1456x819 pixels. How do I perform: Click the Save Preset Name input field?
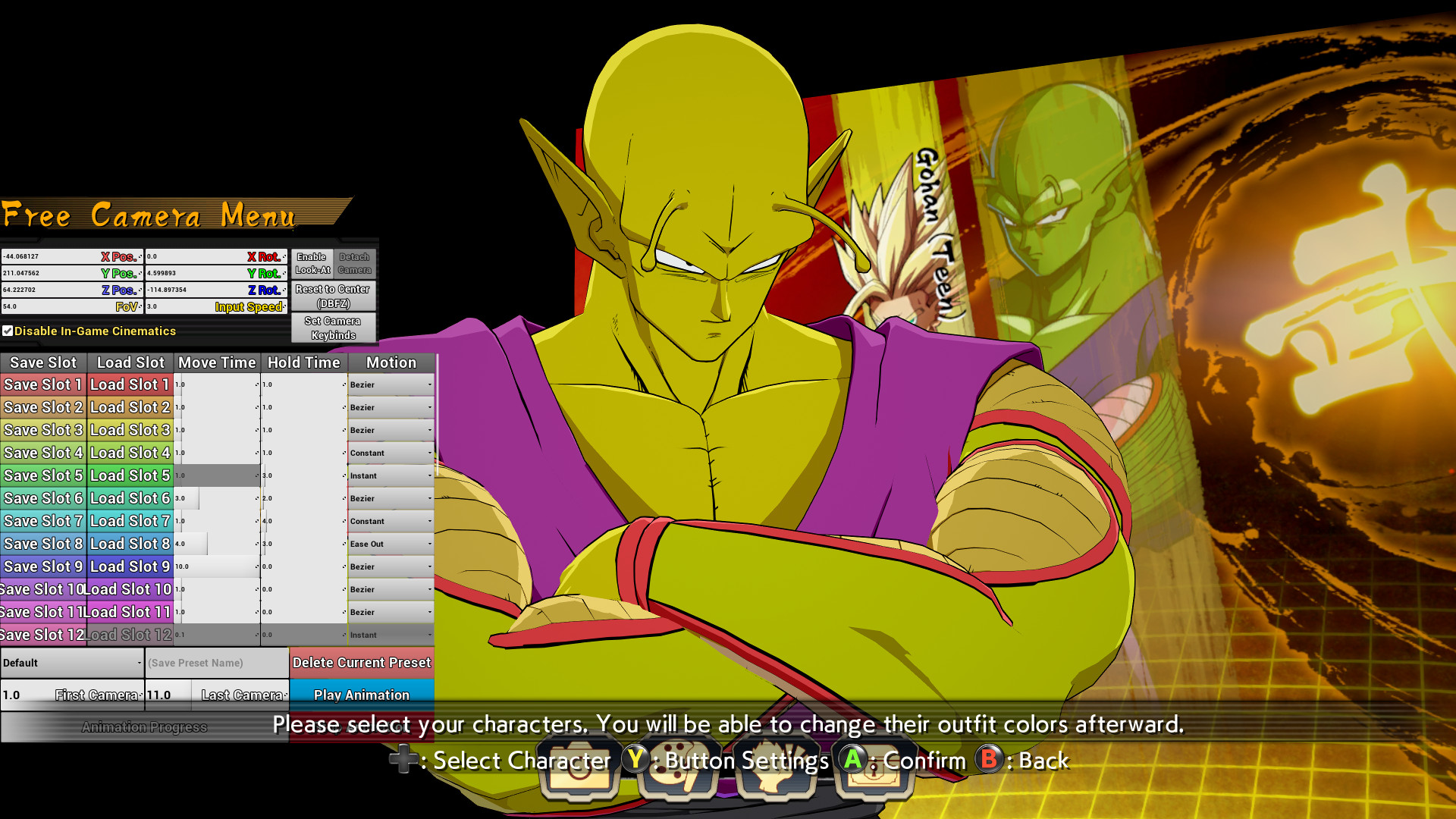point(217,662)
